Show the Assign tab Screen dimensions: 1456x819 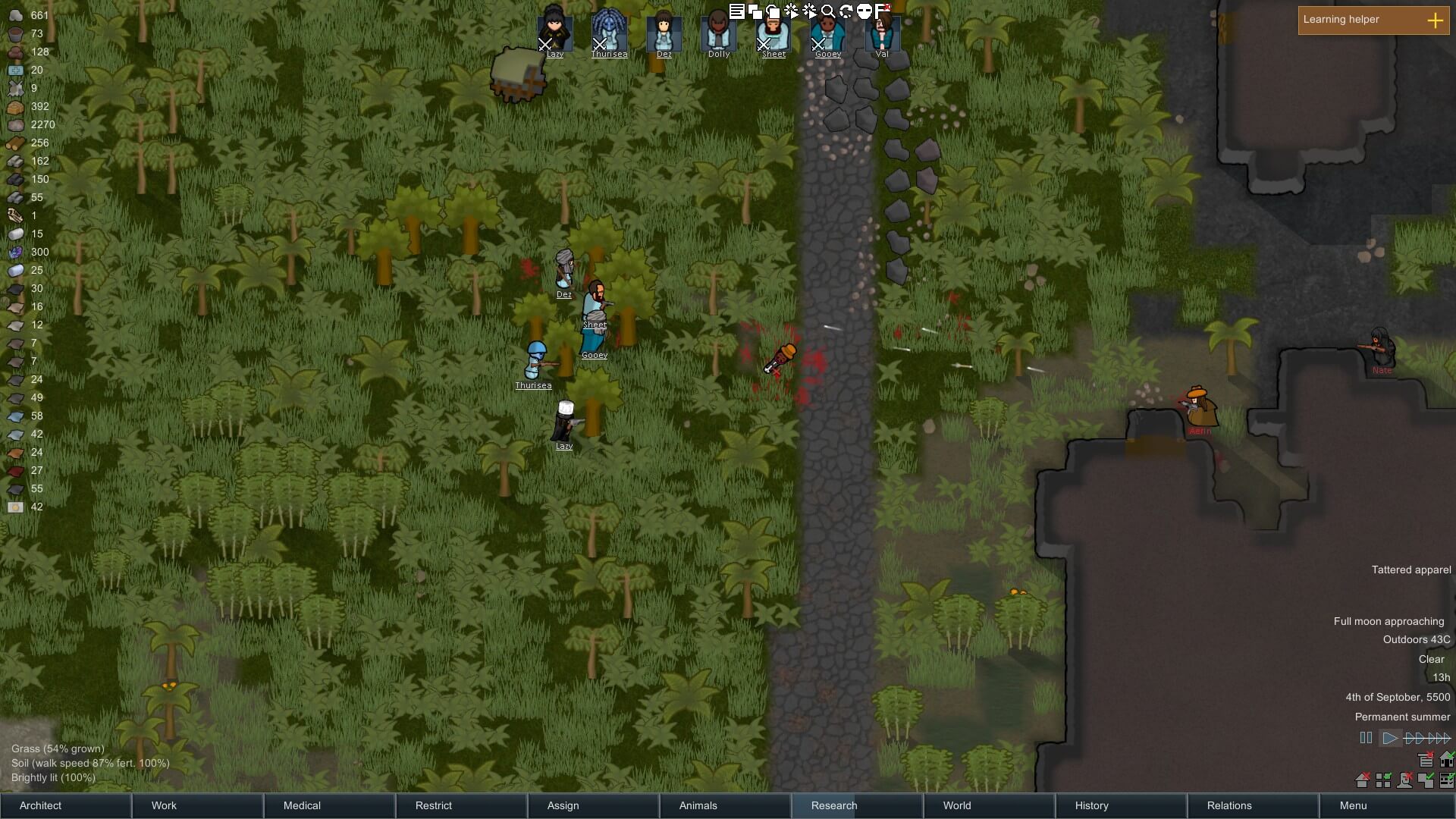563,805
